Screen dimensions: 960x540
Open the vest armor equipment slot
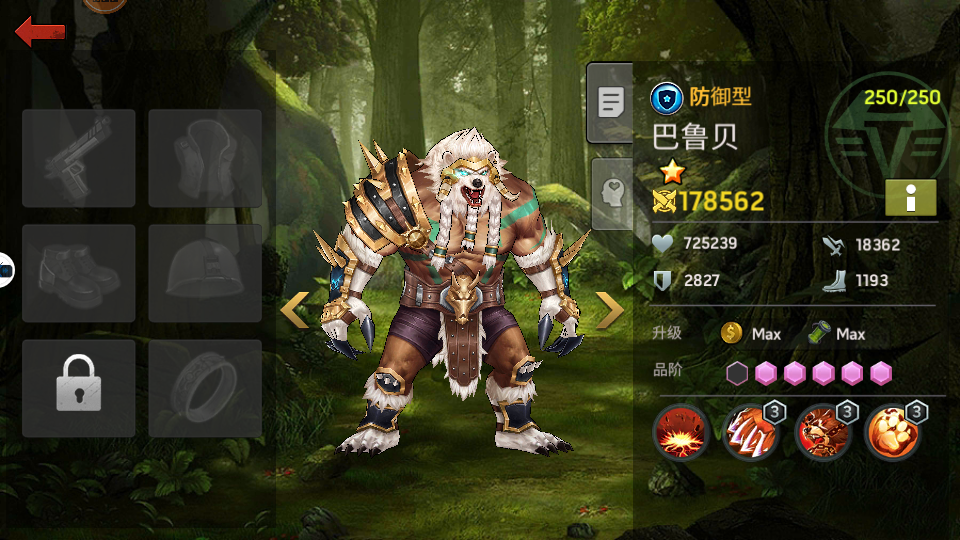coord(205,158)
